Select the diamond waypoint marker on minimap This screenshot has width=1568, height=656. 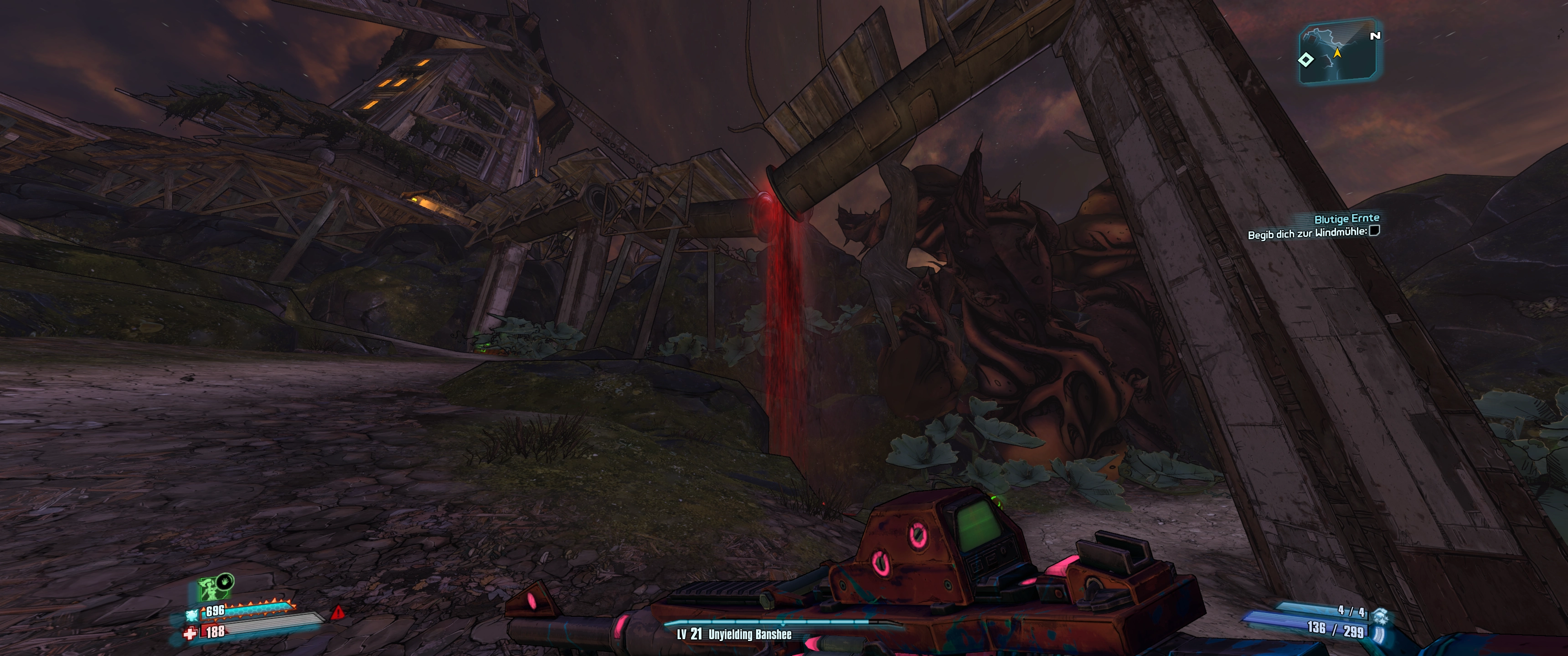(1305, 60)
